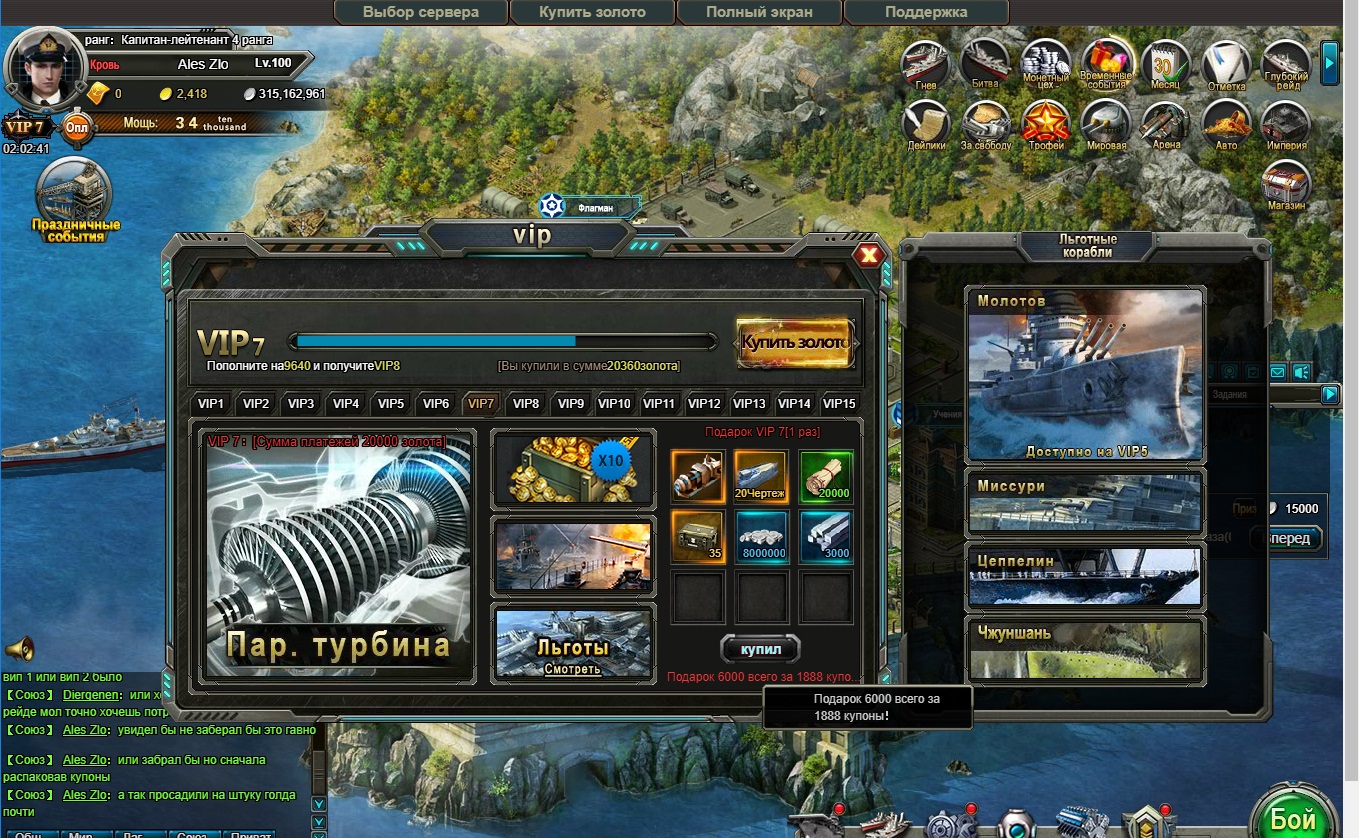This screenshot has width=1359, height=838.
Task: Open the Поддержка support menu
Action: [926, 13]
